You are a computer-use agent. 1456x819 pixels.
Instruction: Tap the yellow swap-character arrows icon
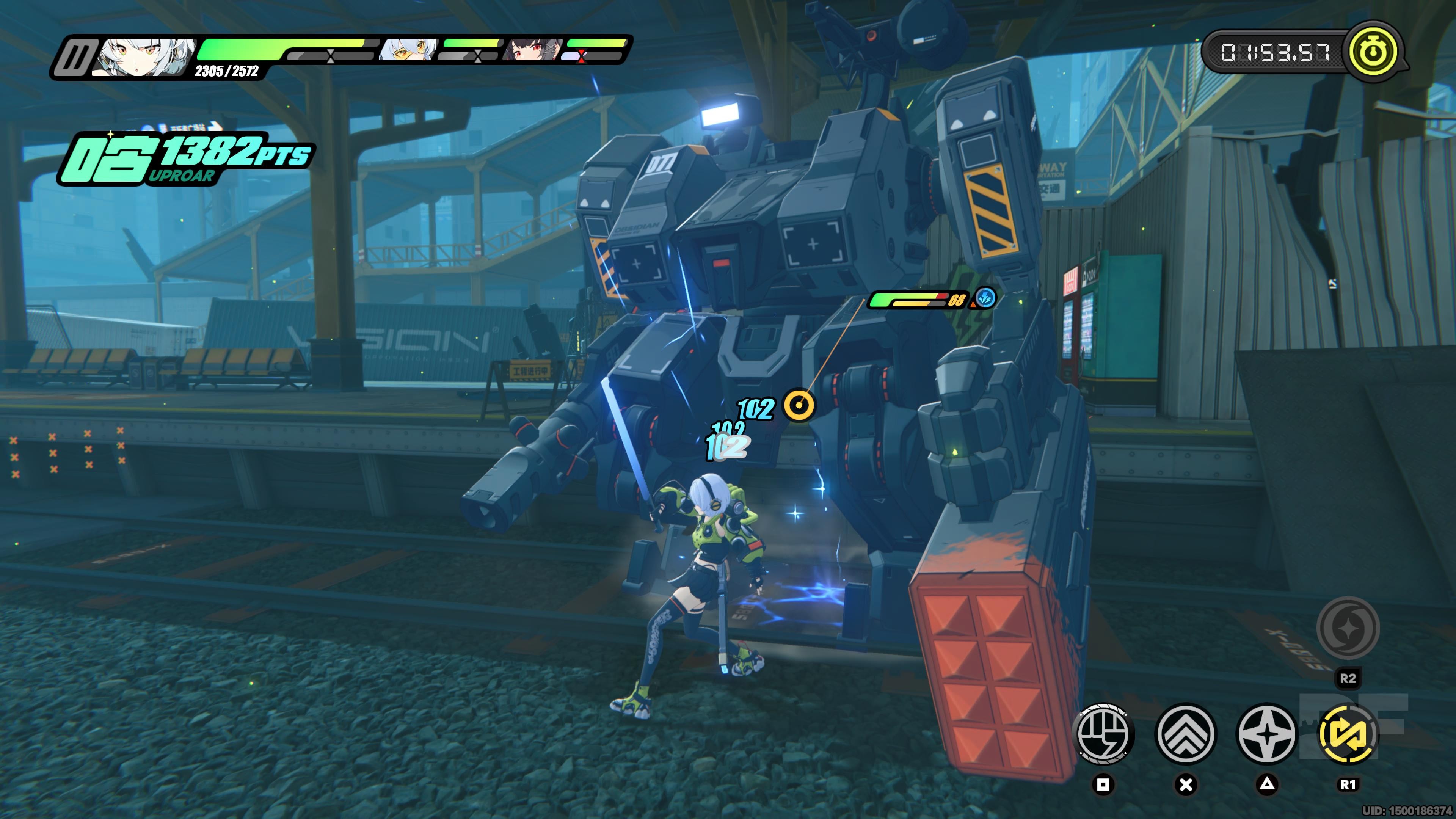point(1348,734)
